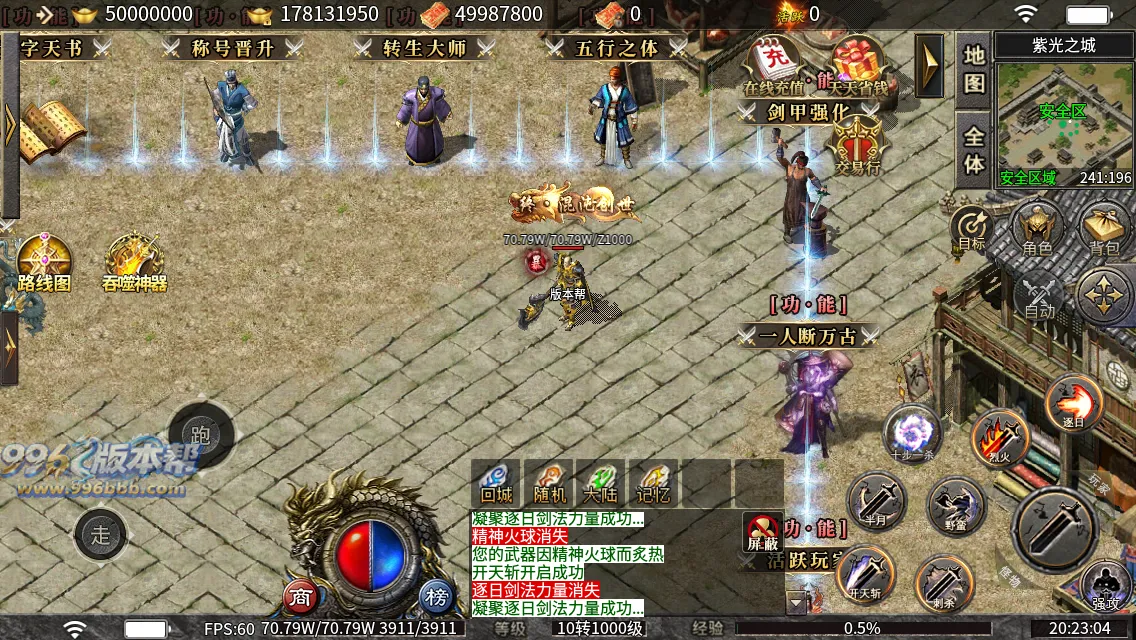Trigger the 半月 half-moon skill
1136x640 pixels.
(876, 500)
